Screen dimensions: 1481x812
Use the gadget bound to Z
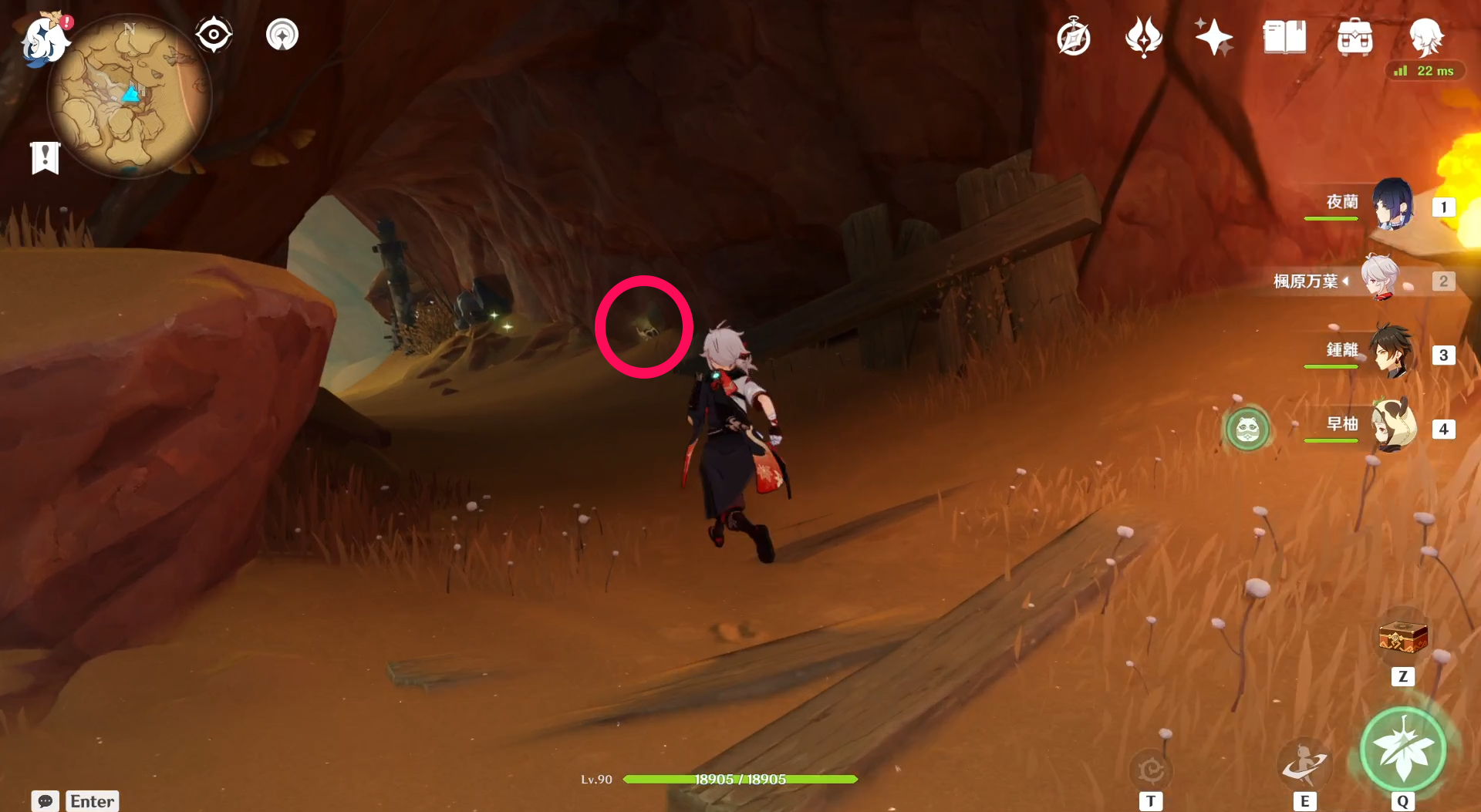coord(1402,637)
